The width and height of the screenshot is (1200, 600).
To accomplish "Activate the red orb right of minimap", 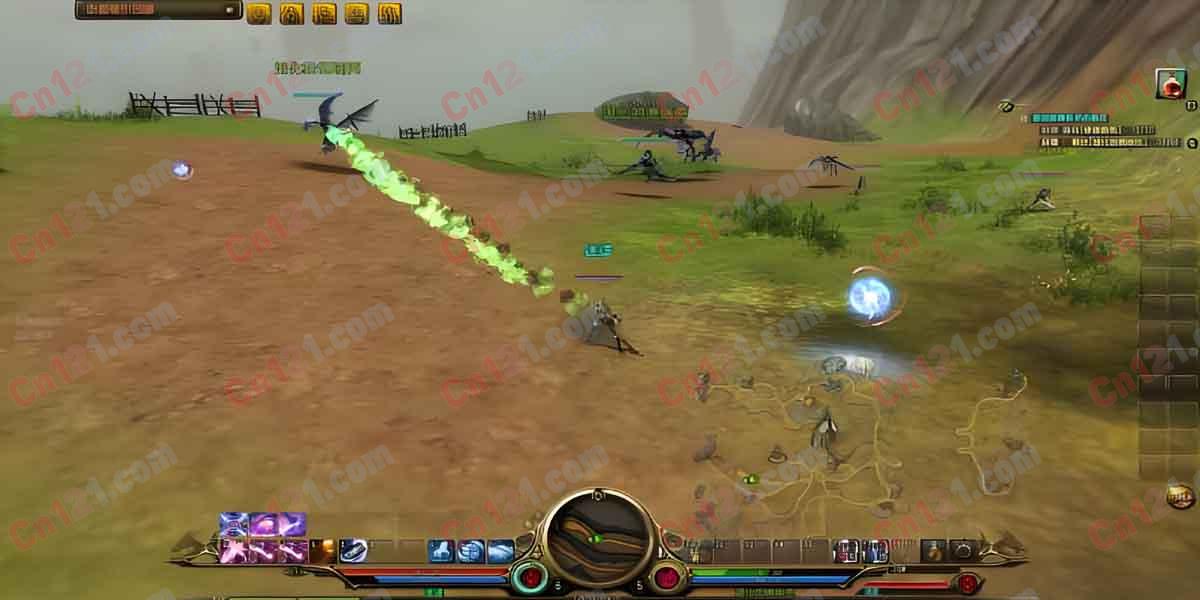I will 667,578.
